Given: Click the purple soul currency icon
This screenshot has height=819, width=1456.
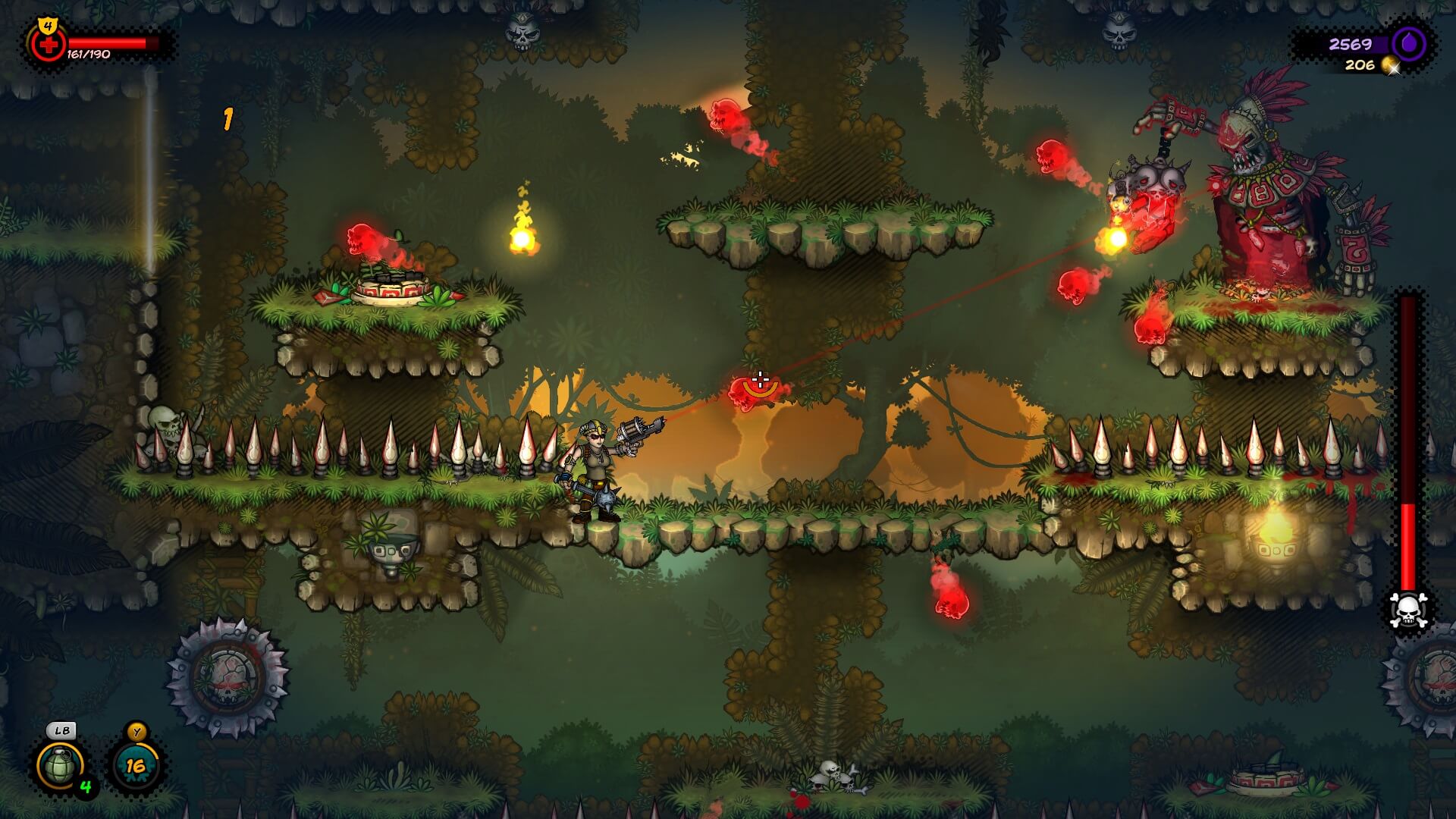Looking at the screenshot, I should point(1409,44).
